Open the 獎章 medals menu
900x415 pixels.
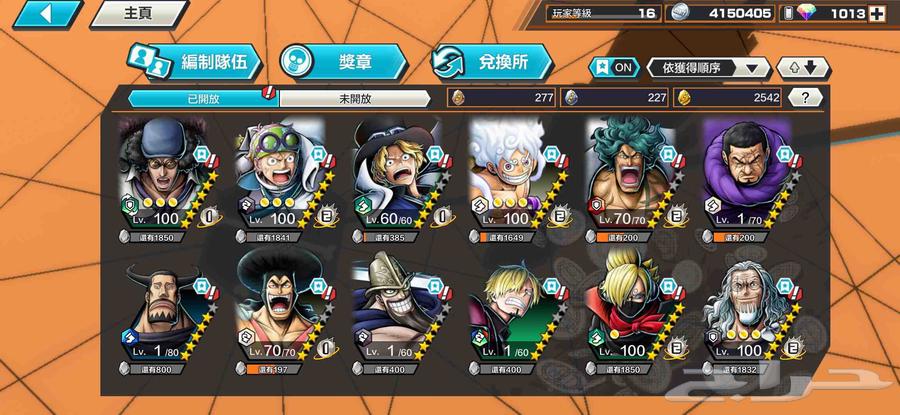(342, 62)
